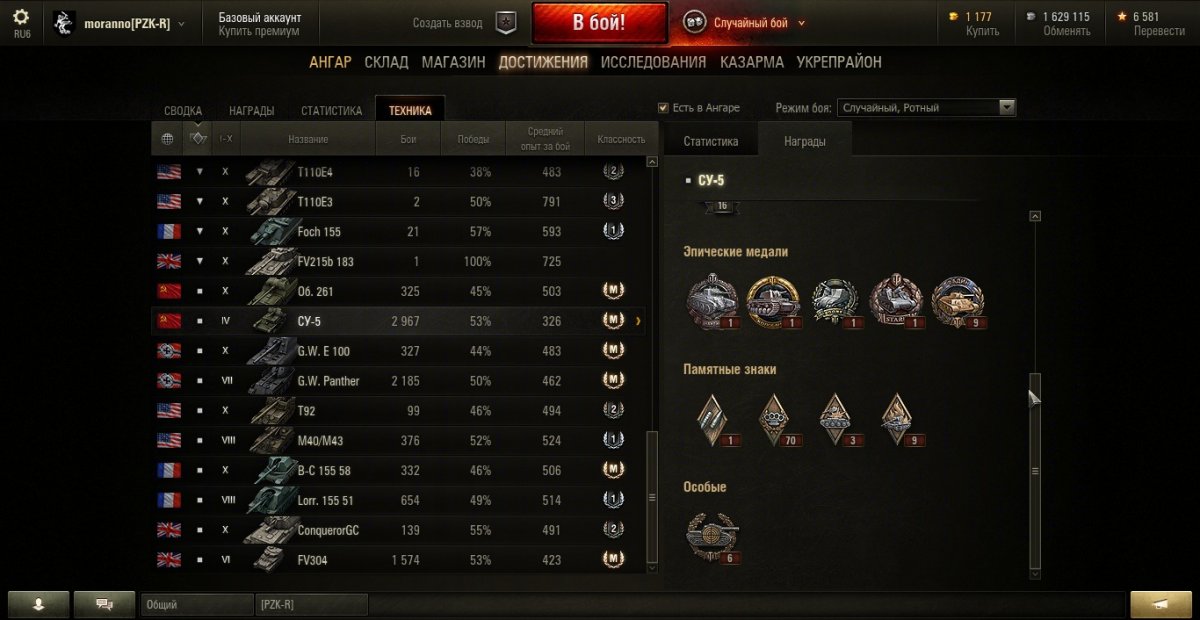Screen dimensions: 1200x620
Task: Open the settings gear menu
Action: pos(21,17)
